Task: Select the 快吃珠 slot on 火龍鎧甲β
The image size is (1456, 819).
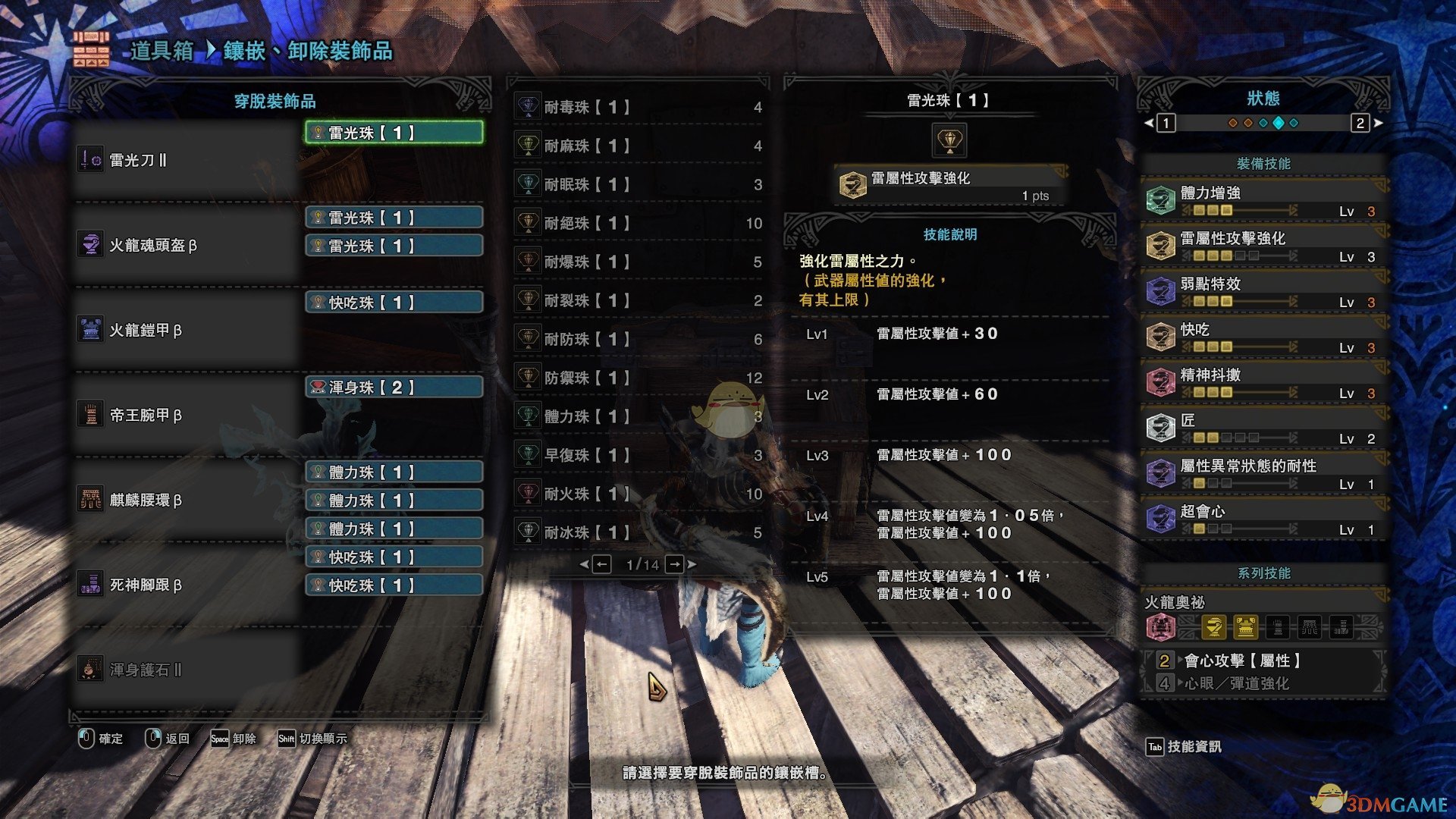Action: click(x=394, y=303)
